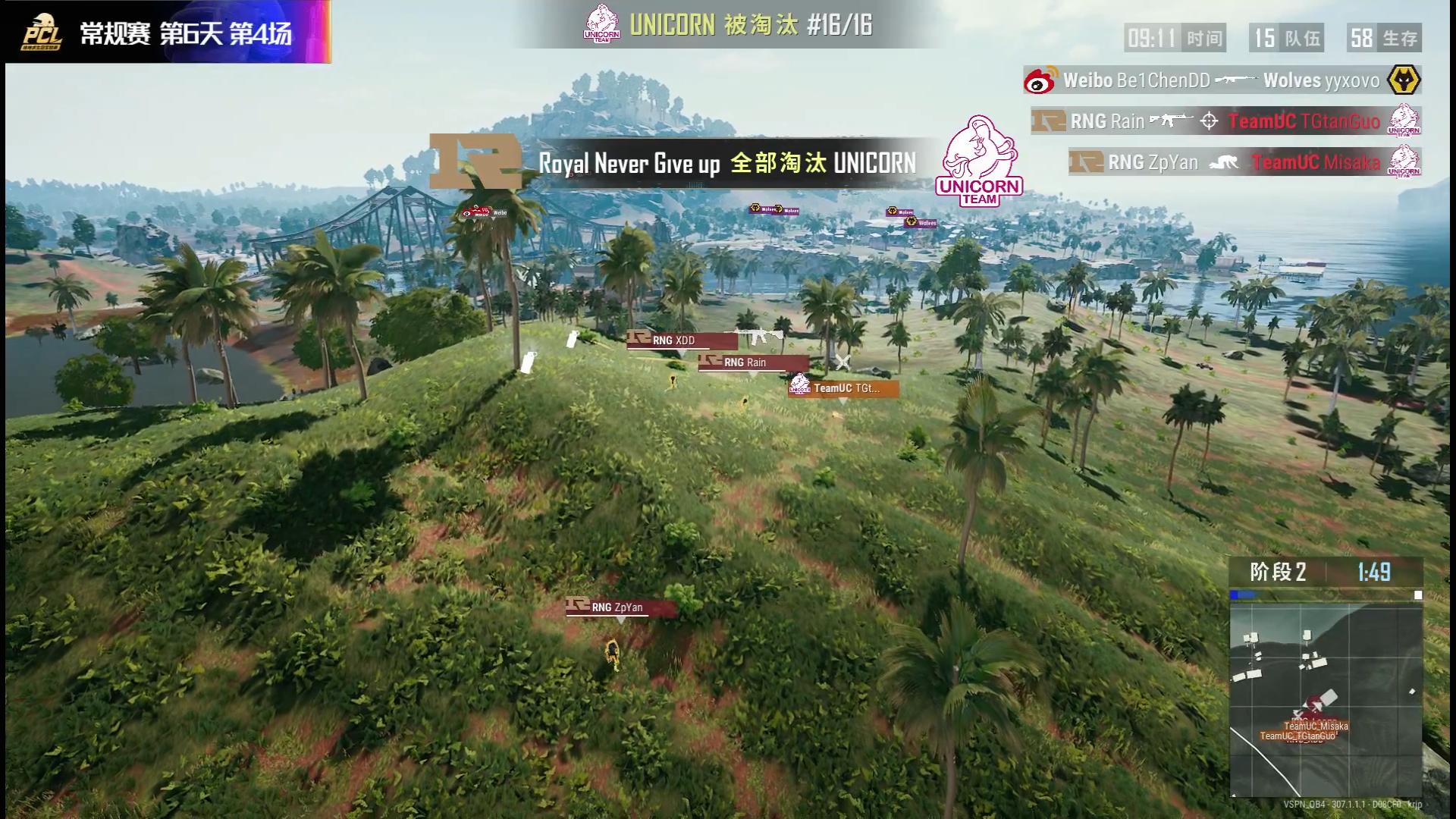Screen dimensions: 1456x819
Task: Expand the Weibo player marker near the bridge
Action: tap(487, 215)
